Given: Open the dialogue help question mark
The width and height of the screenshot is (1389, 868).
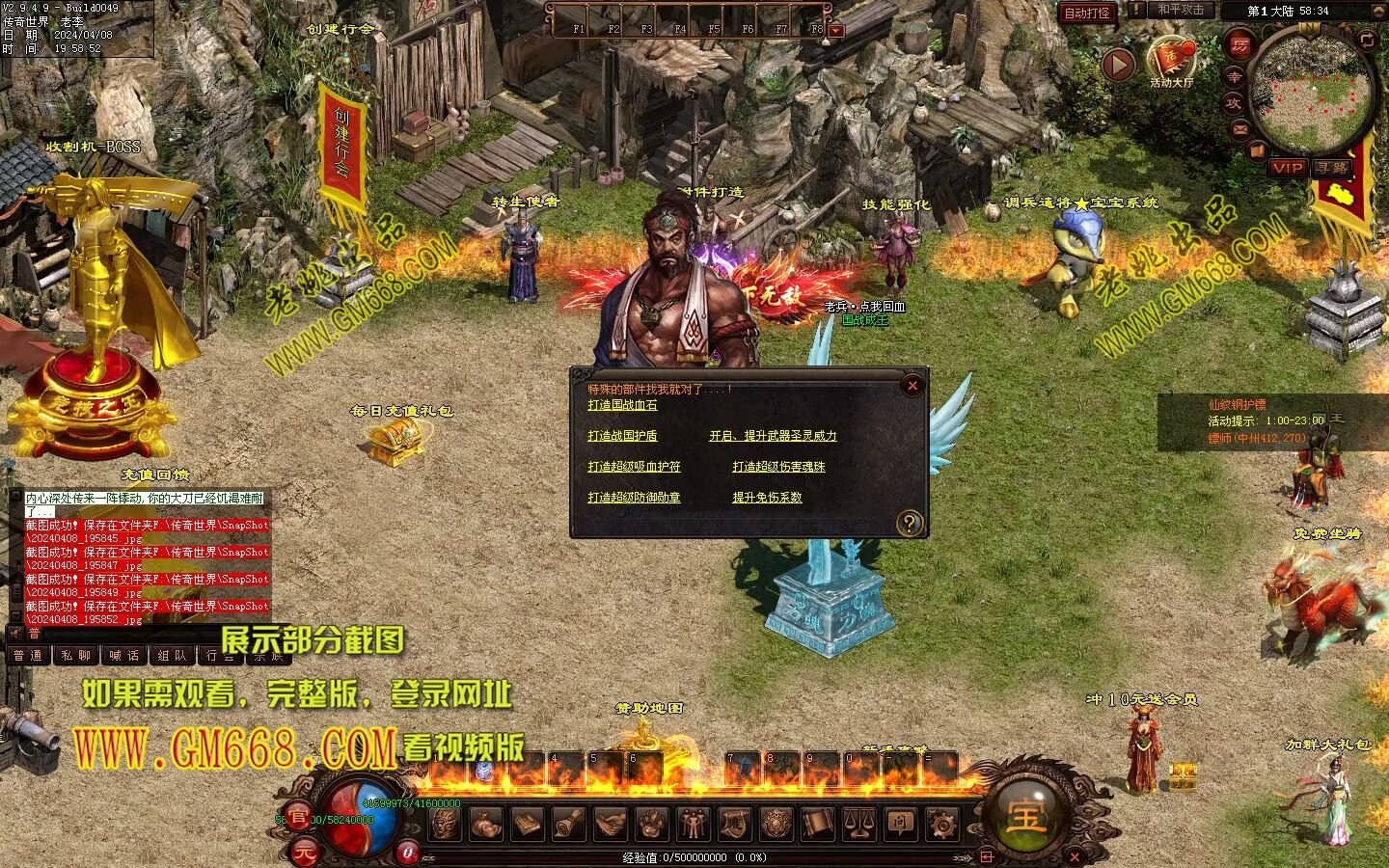Looking at the screenshot, I should [909, 524].
